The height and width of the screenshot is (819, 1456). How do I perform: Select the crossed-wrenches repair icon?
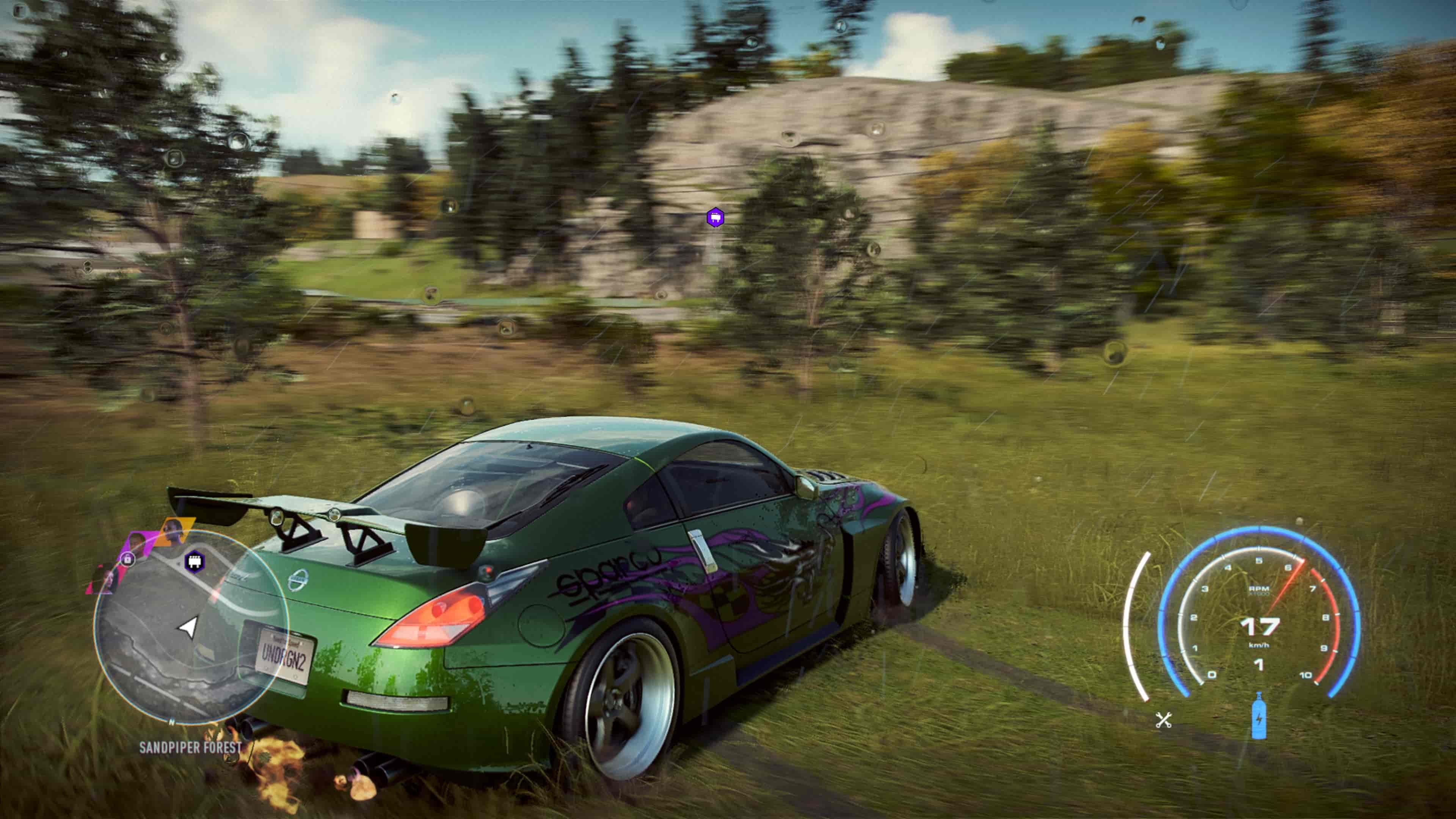pyautogui.click(x=1164, y=721)
